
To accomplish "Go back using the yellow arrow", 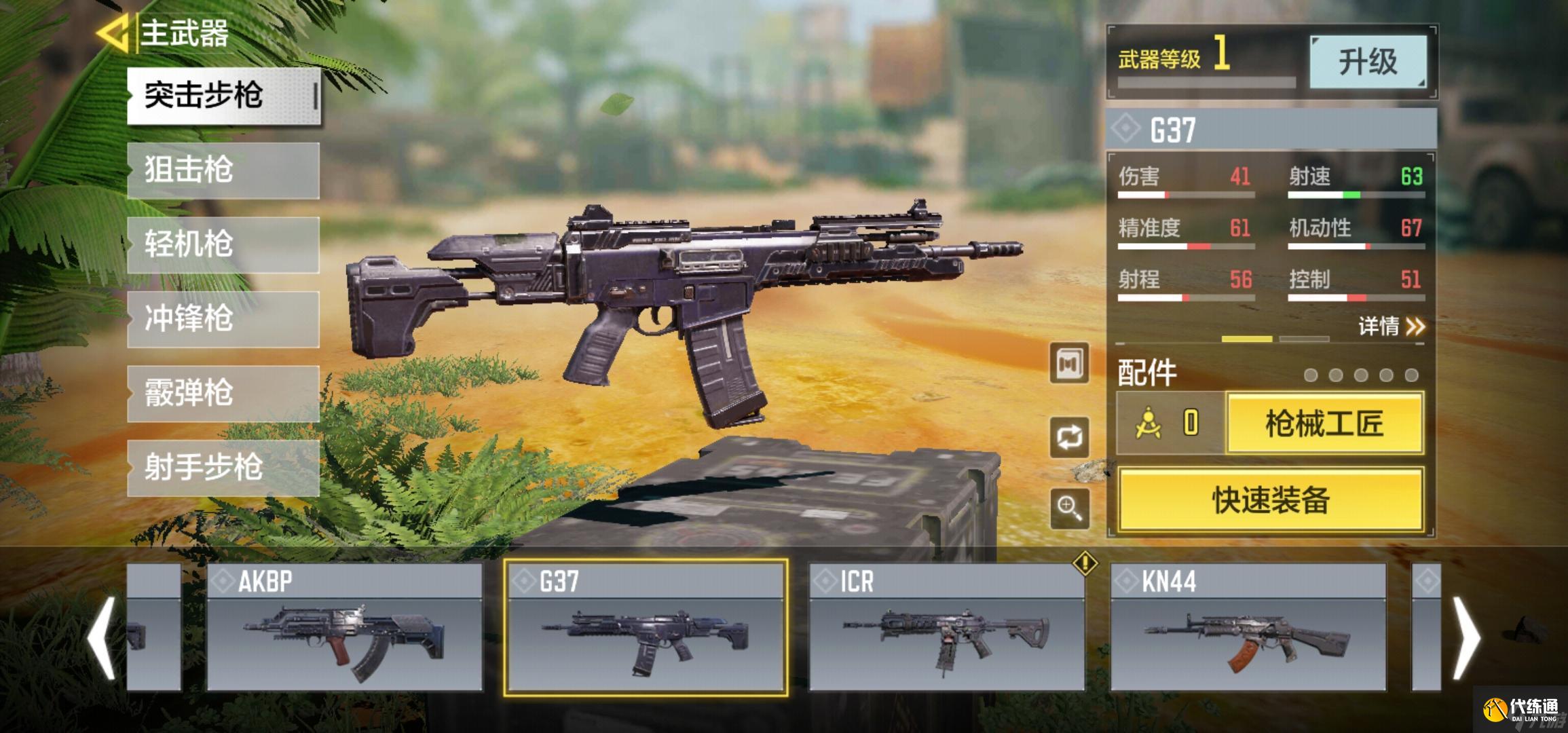I will coord(112,33).
